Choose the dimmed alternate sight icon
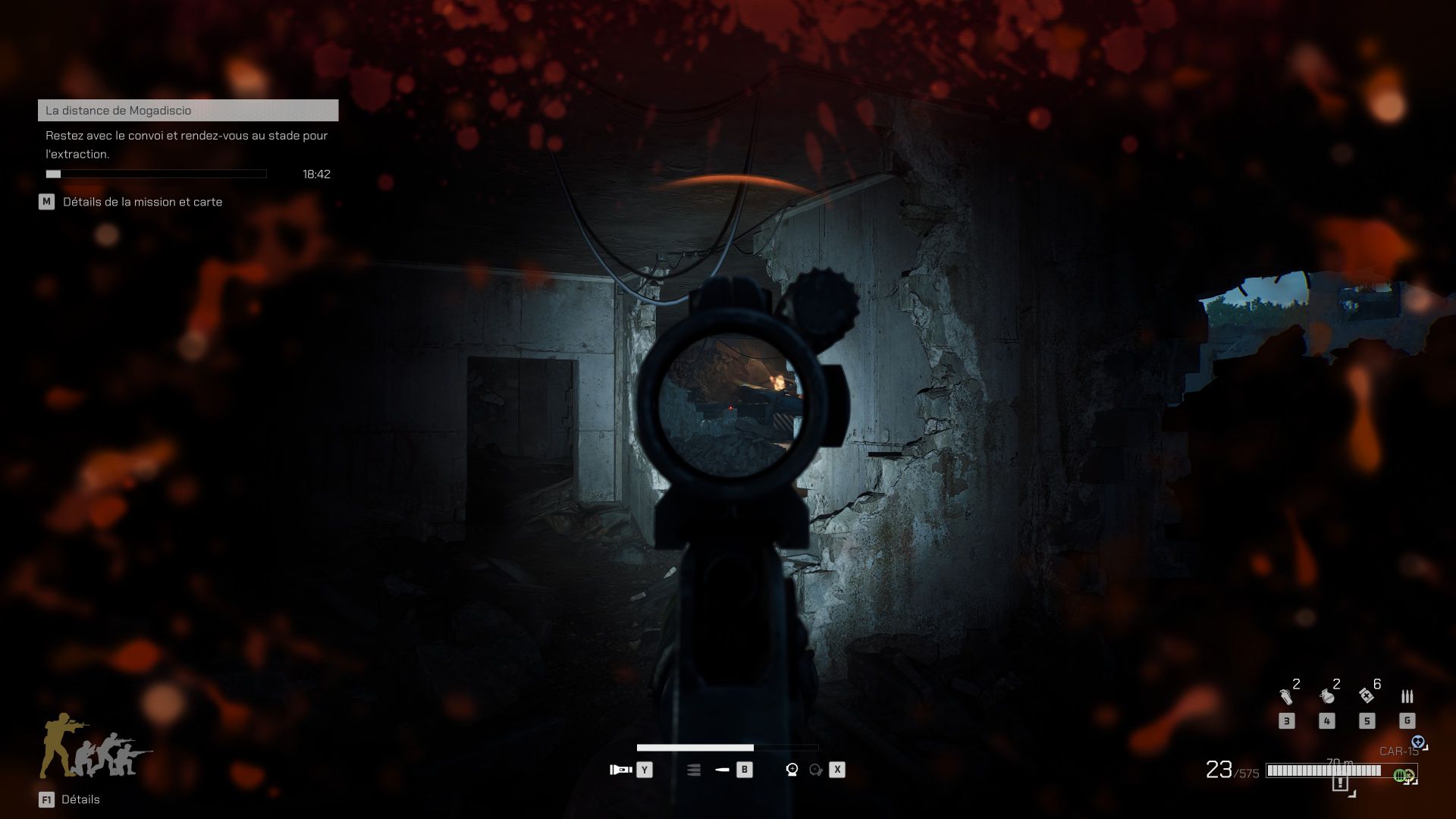This screenshot has height=819, width=1456. click(x=815, y=770)
